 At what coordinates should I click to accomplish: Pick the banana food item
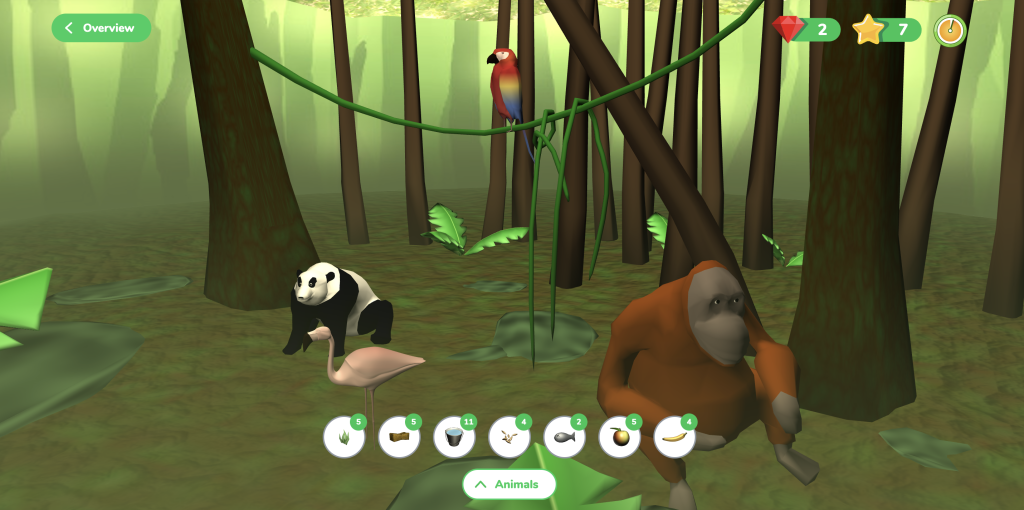tap(674, 438)
